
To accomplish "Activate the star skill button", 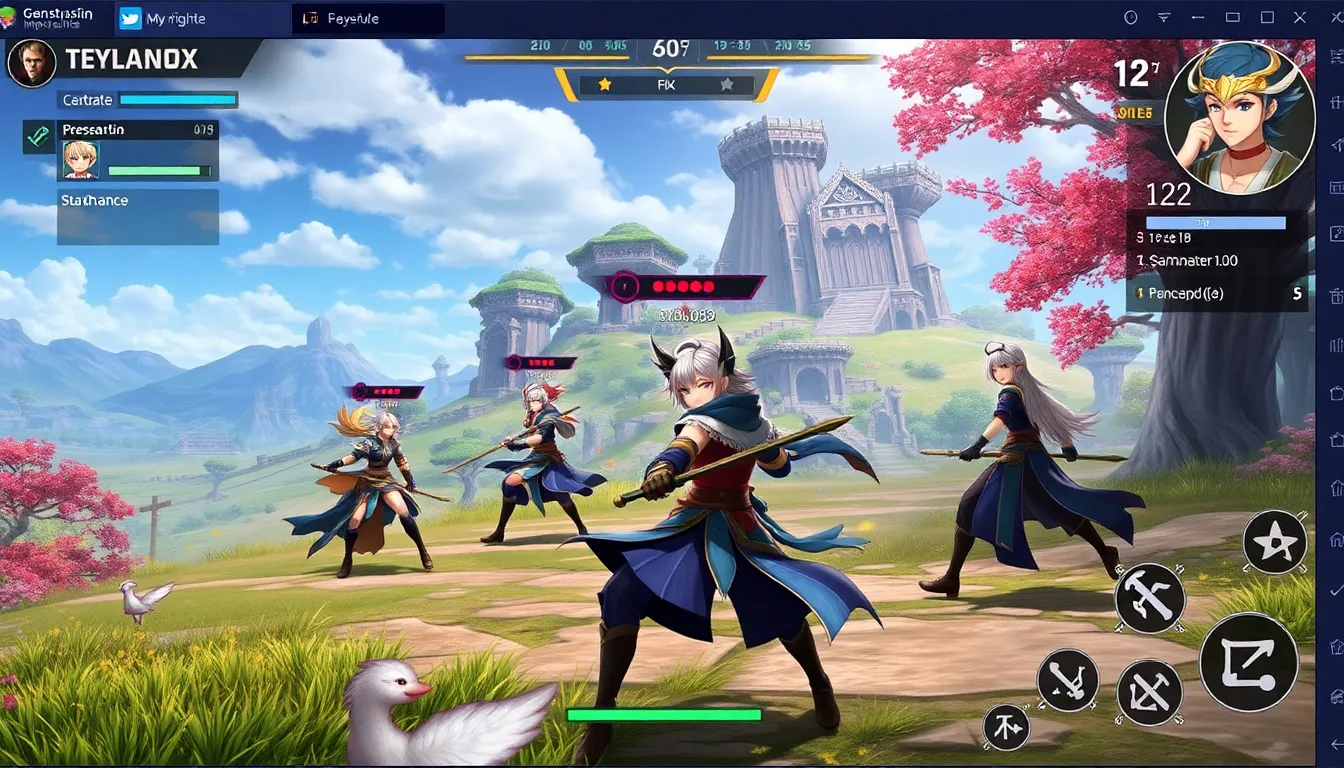I will [1275, 542].
